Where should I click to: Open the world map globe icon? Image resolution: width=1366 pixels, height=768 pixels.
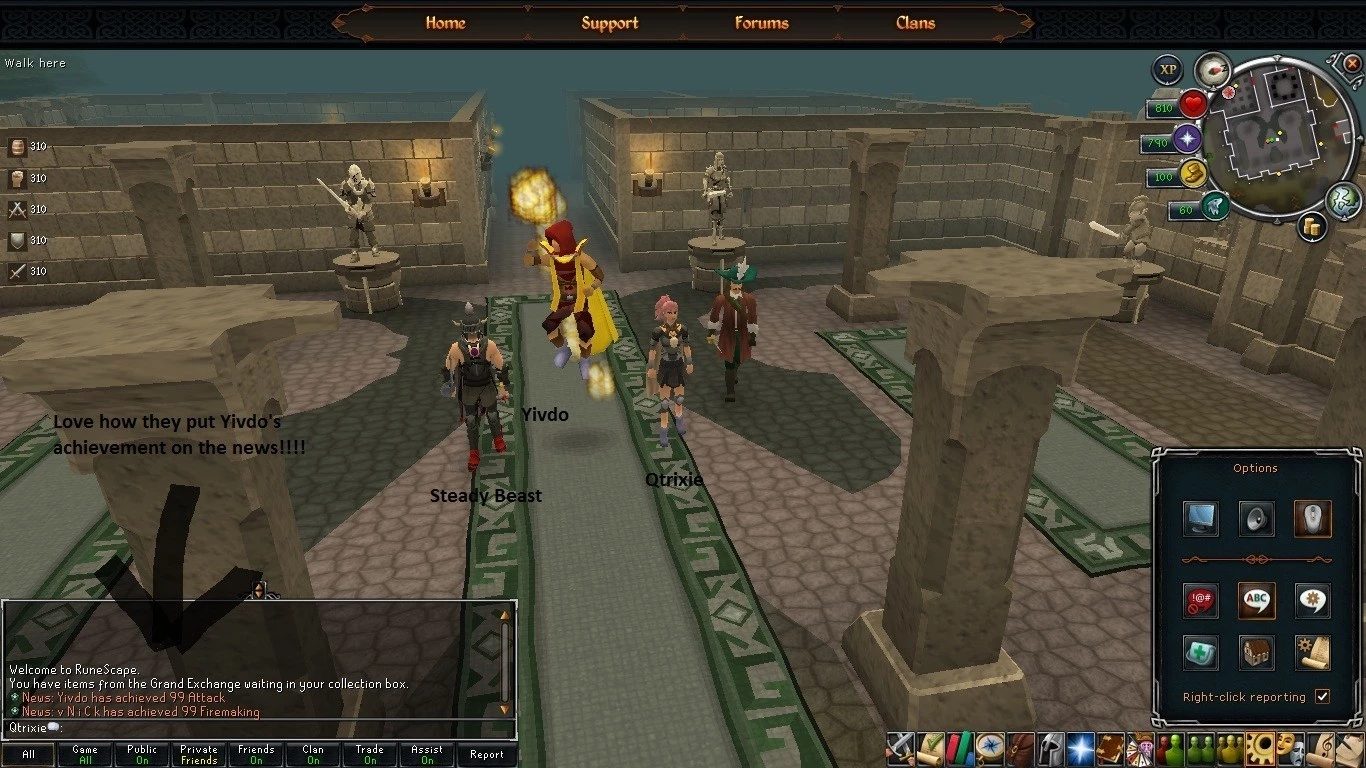tap(1342, 200)
